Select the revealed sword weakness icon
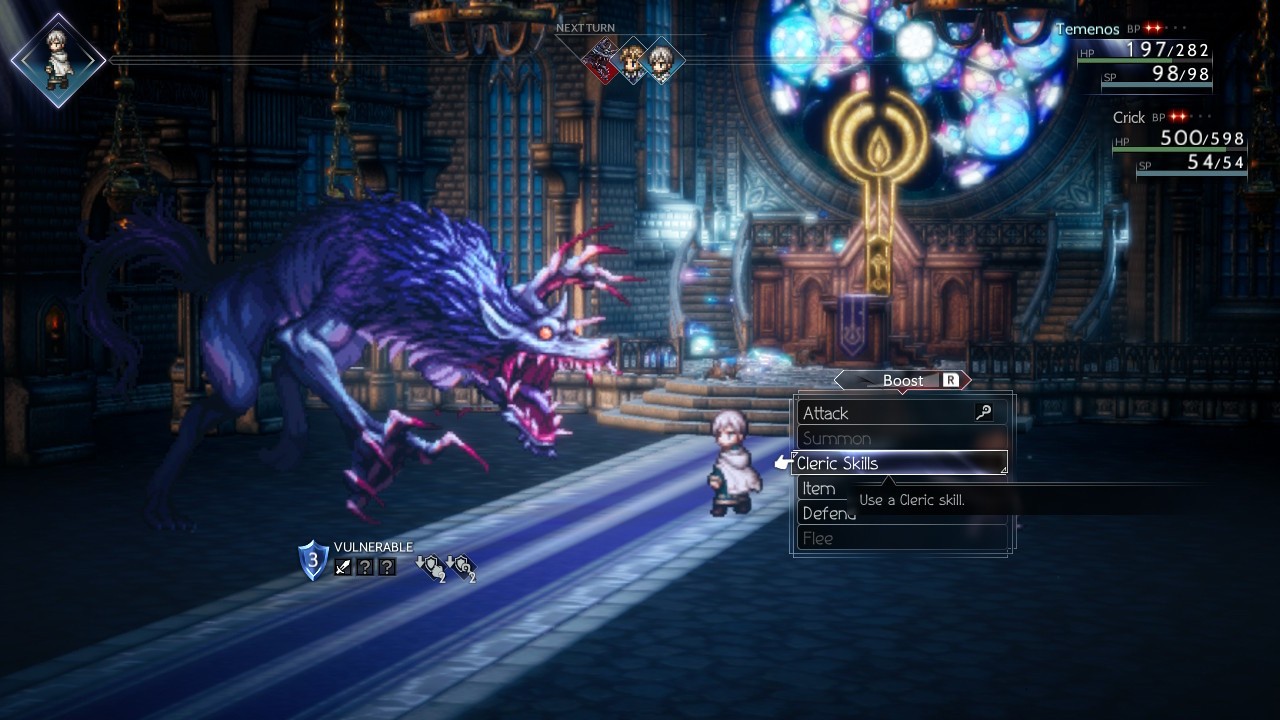The width and height of the screenshot is (1280, 720). tap(343, 567)
